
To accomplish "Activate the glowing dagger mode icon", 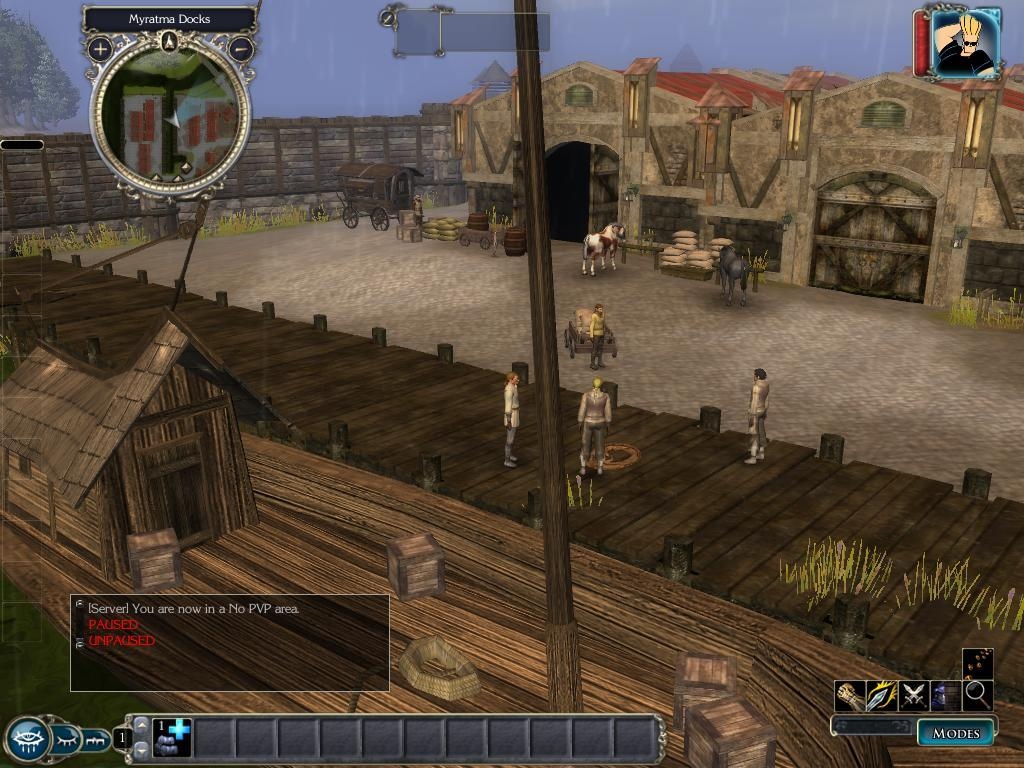I will (x=881, y=695).
